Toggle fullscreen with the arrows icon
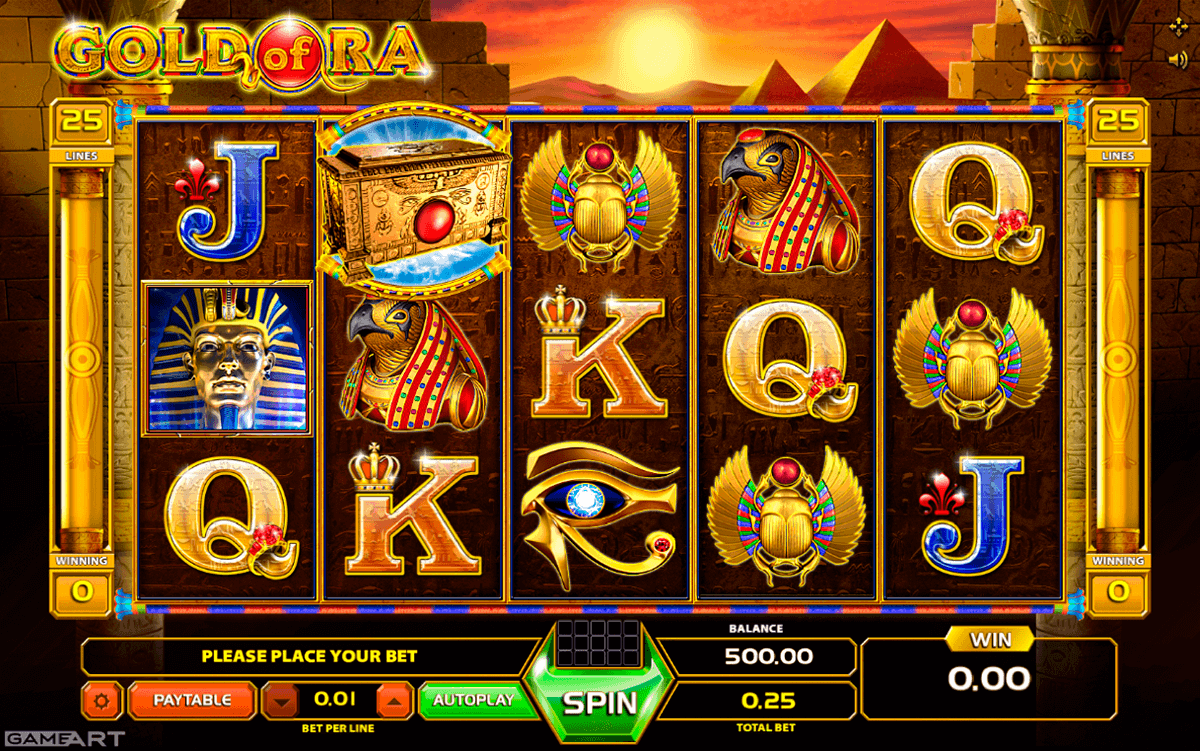 coord(1177,26)
